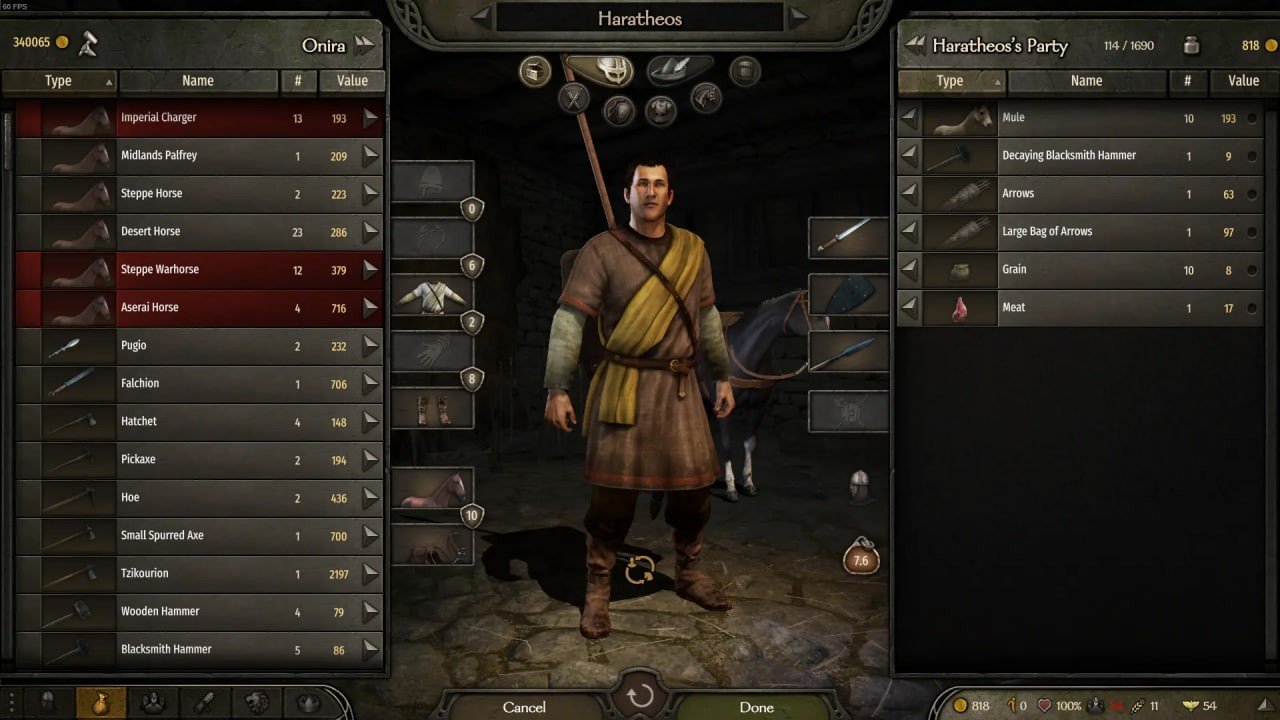Sort the party inventory by Name
Screen dimensions: 1280x720
(x=1086, y=81)
